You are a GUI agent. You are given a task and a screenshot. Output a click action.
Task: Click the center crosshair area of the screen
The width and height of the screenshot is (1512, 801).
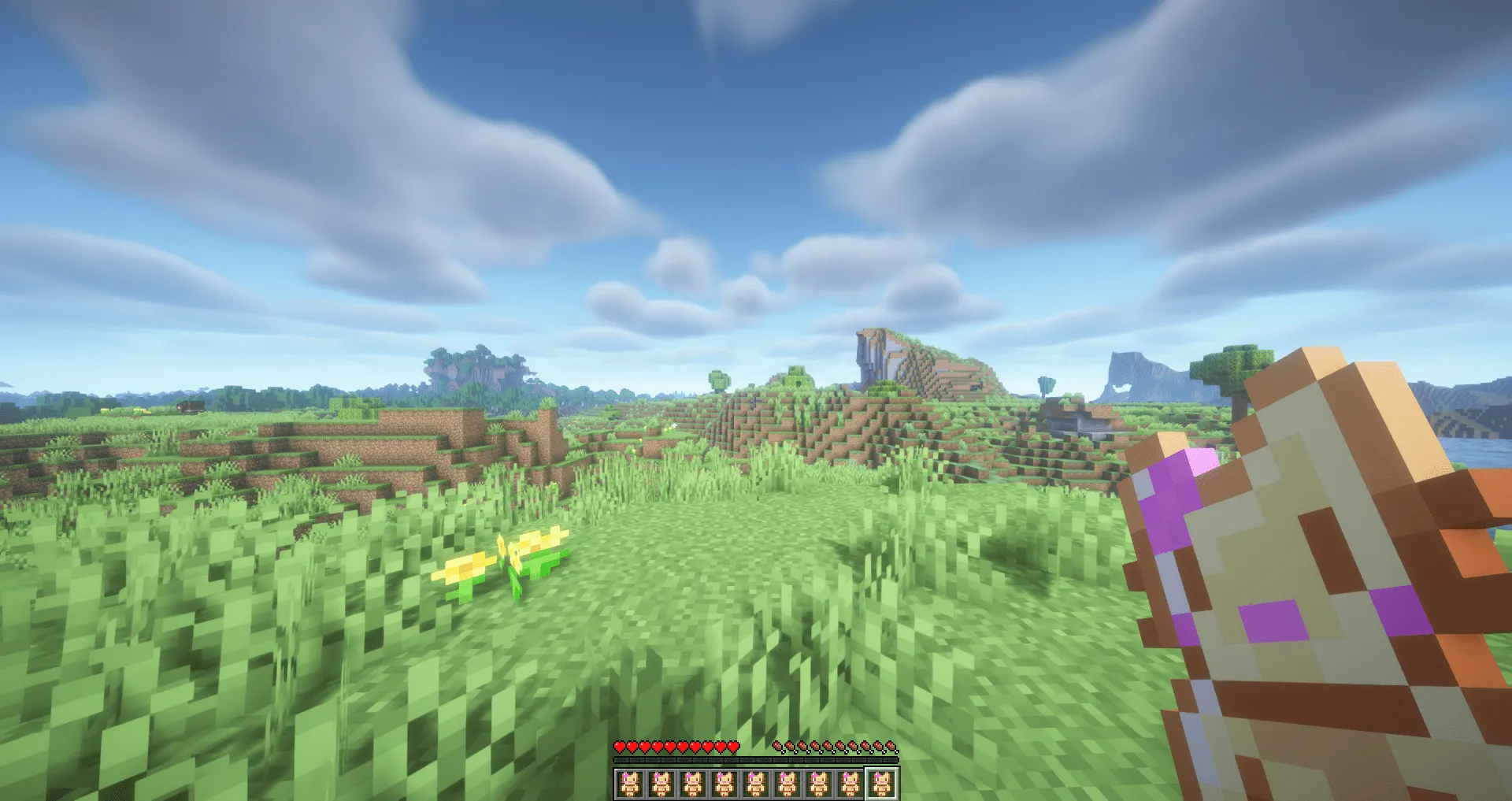click(x=756, y=400)
